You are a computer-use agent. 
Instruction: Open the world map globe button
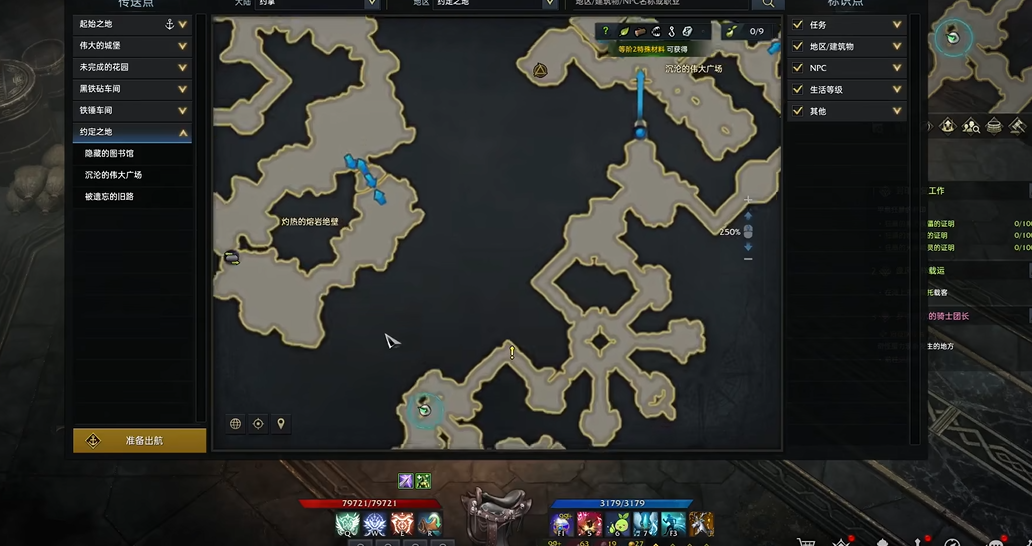click(236, 424)
